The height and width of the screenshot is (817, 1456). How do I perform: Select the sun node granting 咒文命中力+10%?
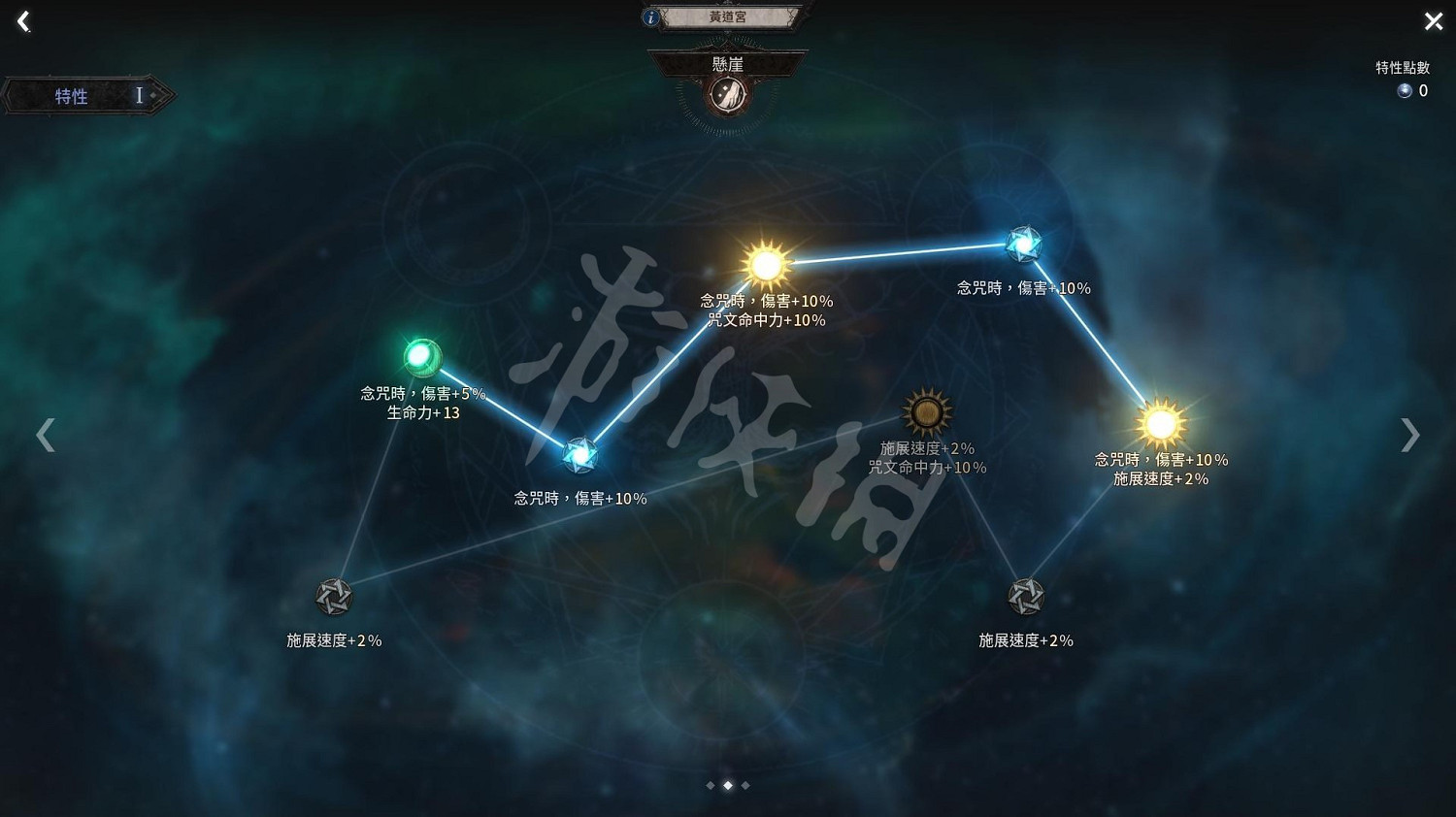point(765,262)
